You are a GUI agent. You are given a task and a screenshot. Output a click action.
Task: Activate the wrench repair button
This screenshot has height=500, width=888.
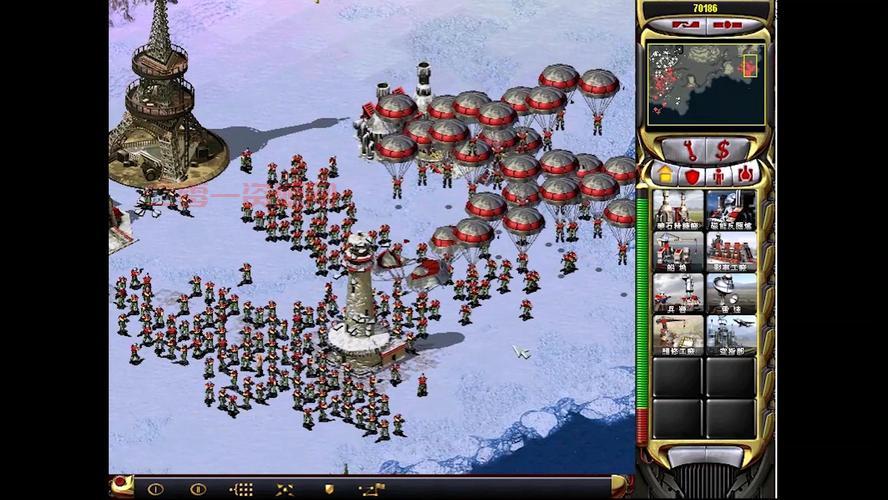click(x=690, y=150)
